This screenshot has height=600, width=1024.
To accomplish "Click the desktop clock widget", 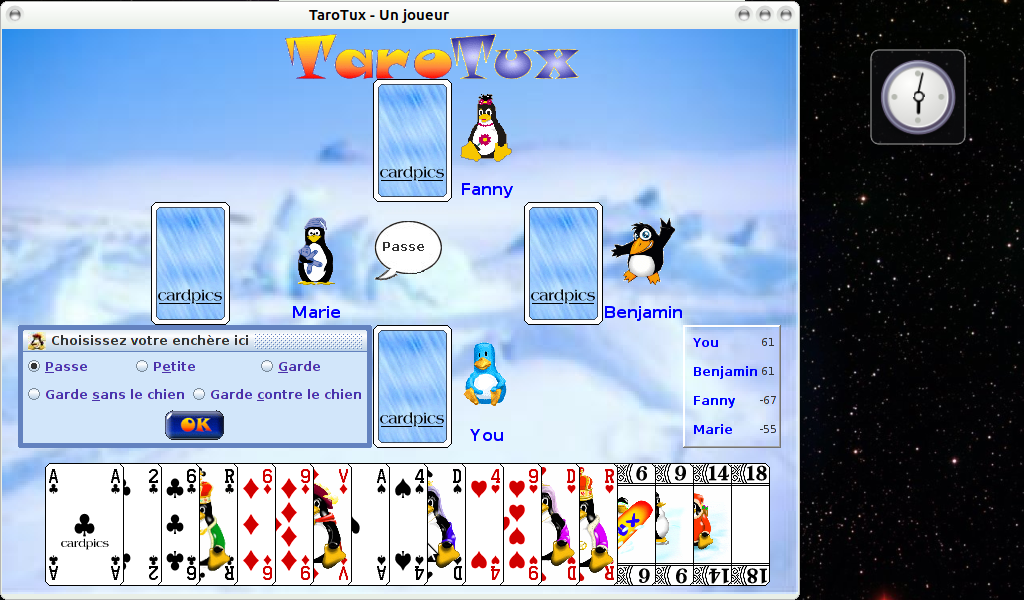I will (x=917, y=97).
